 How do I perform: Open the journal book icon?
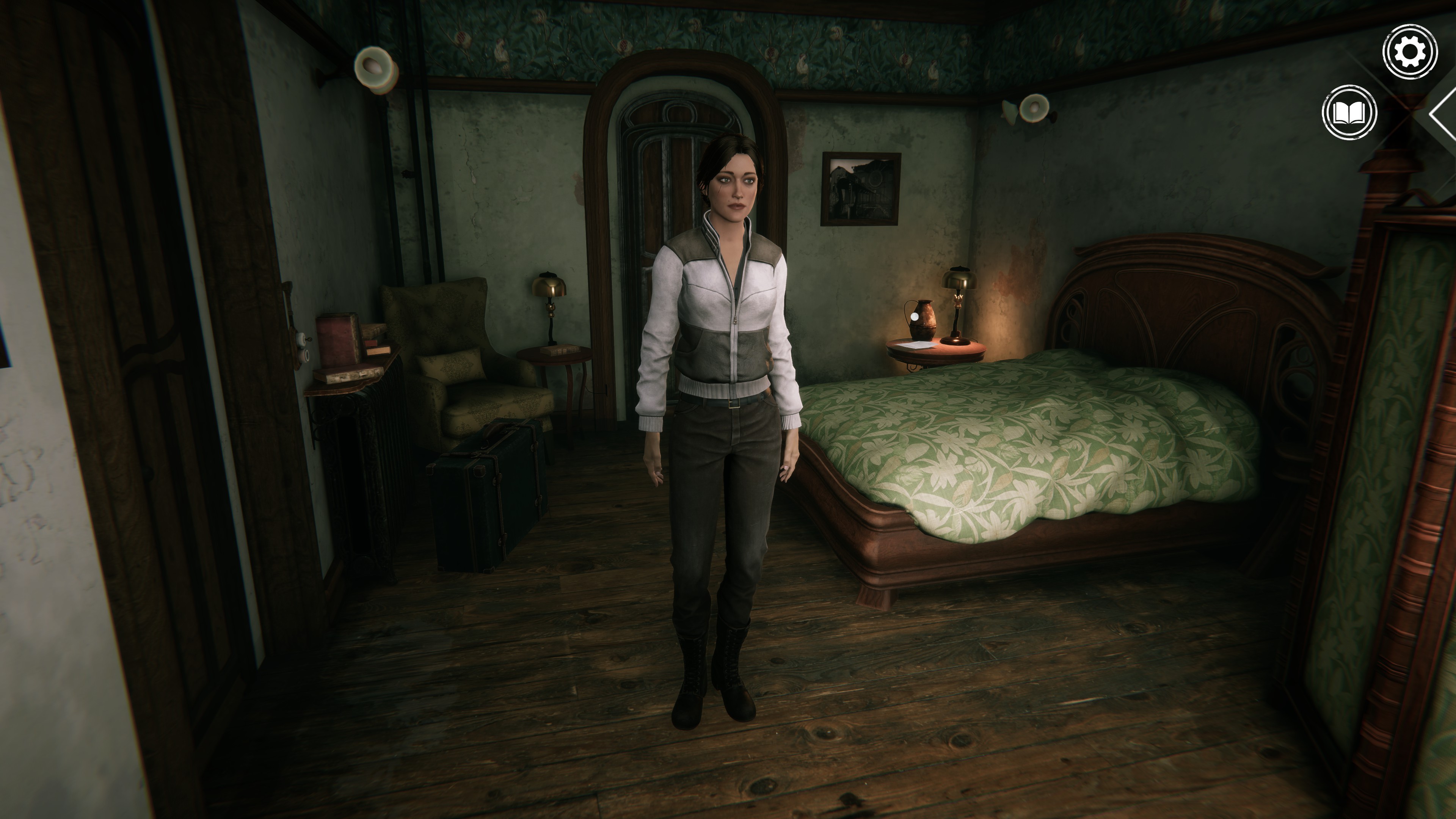[1349, 113]
